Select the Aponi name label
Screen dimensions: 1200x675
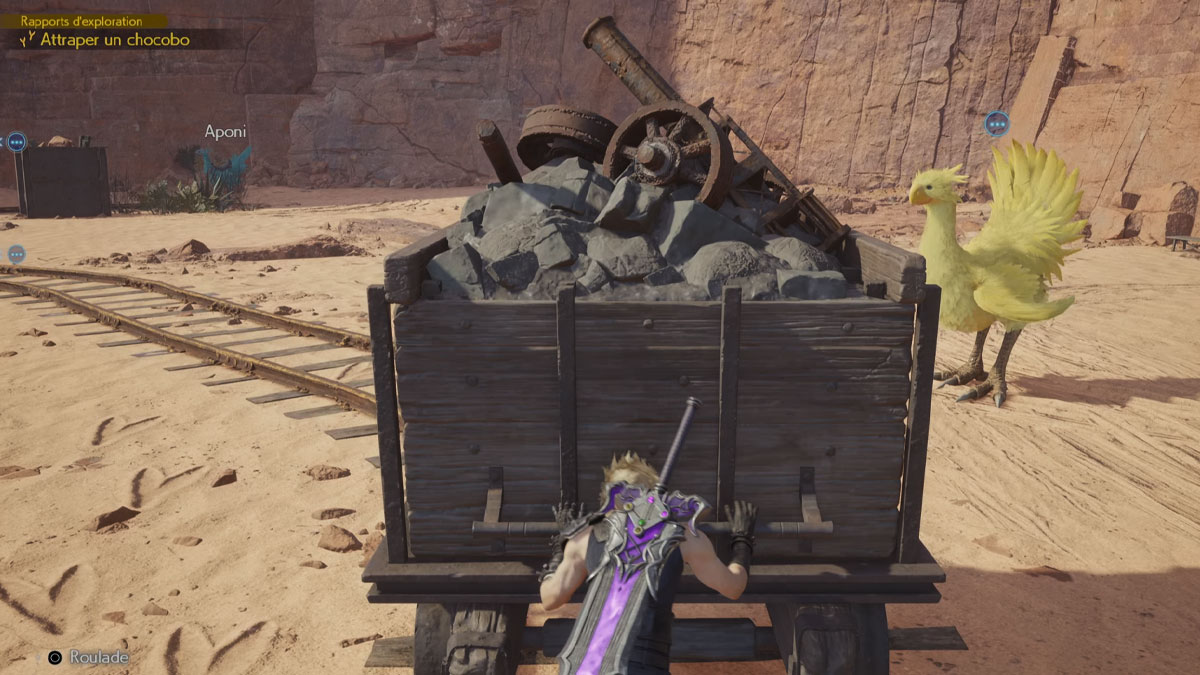225,132
